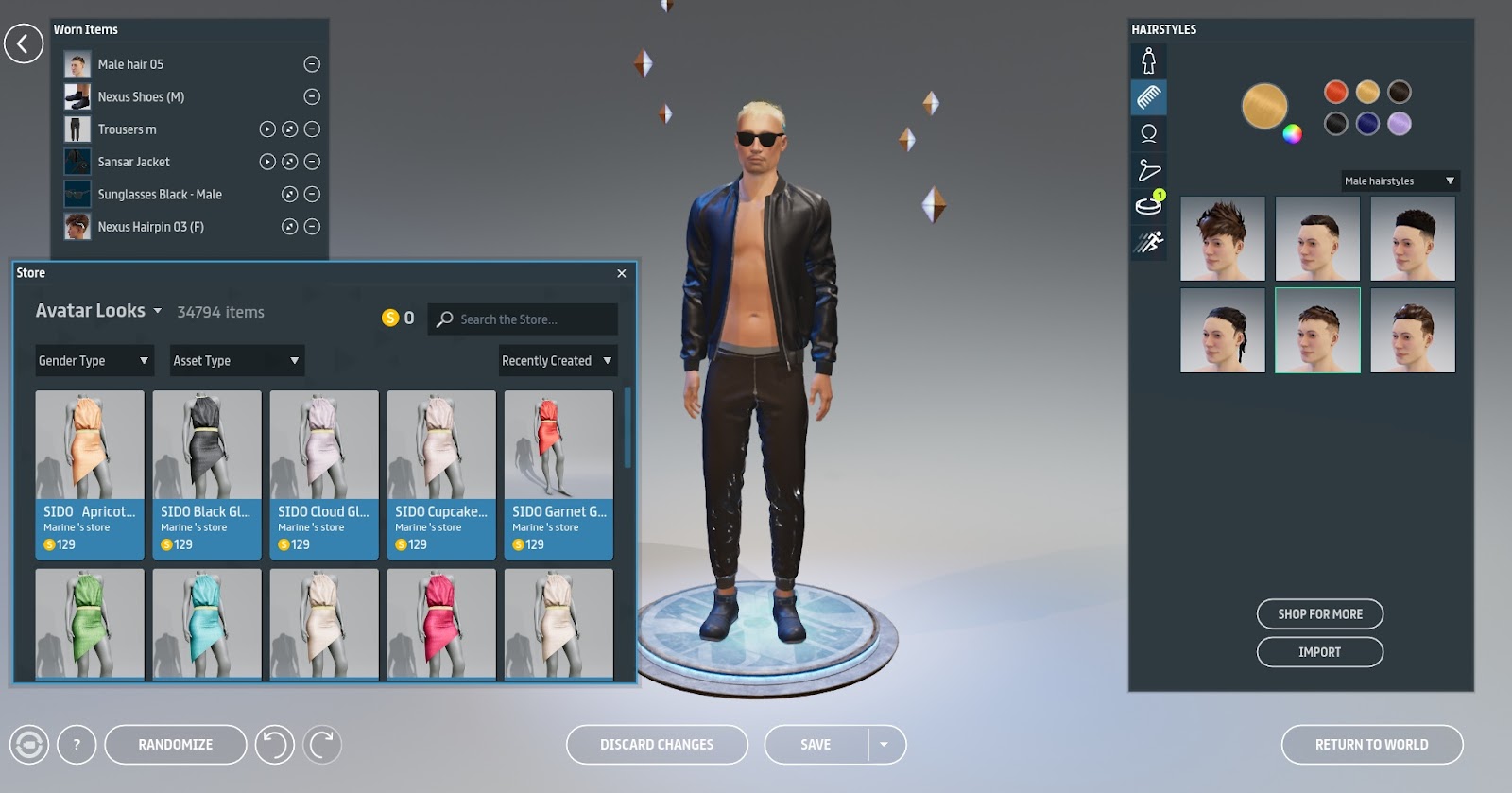Viewport: 1512px width, 793px height.
Task: Pick the red hair color swatch
Action: point(1335,92)
